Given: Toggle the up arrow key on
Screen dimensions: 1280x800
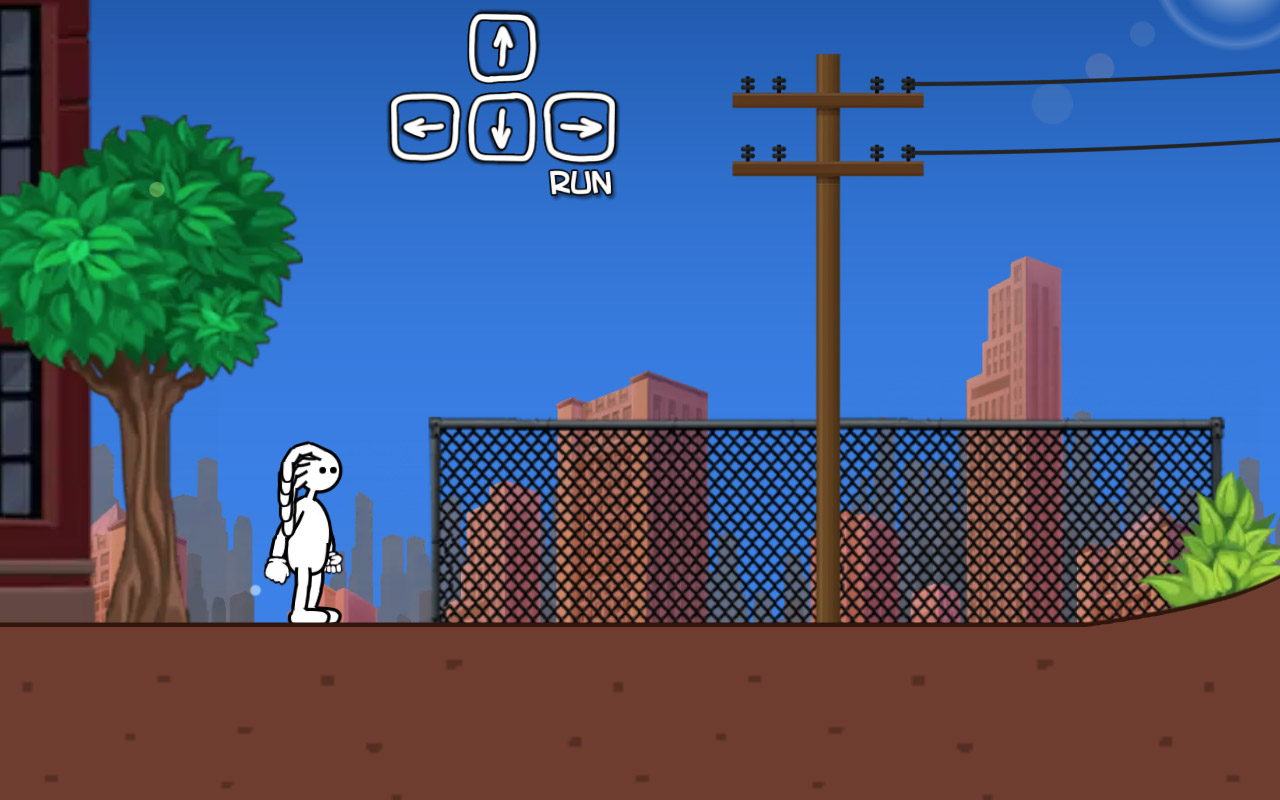Looking at the screenshot, I should click(503, 45).
